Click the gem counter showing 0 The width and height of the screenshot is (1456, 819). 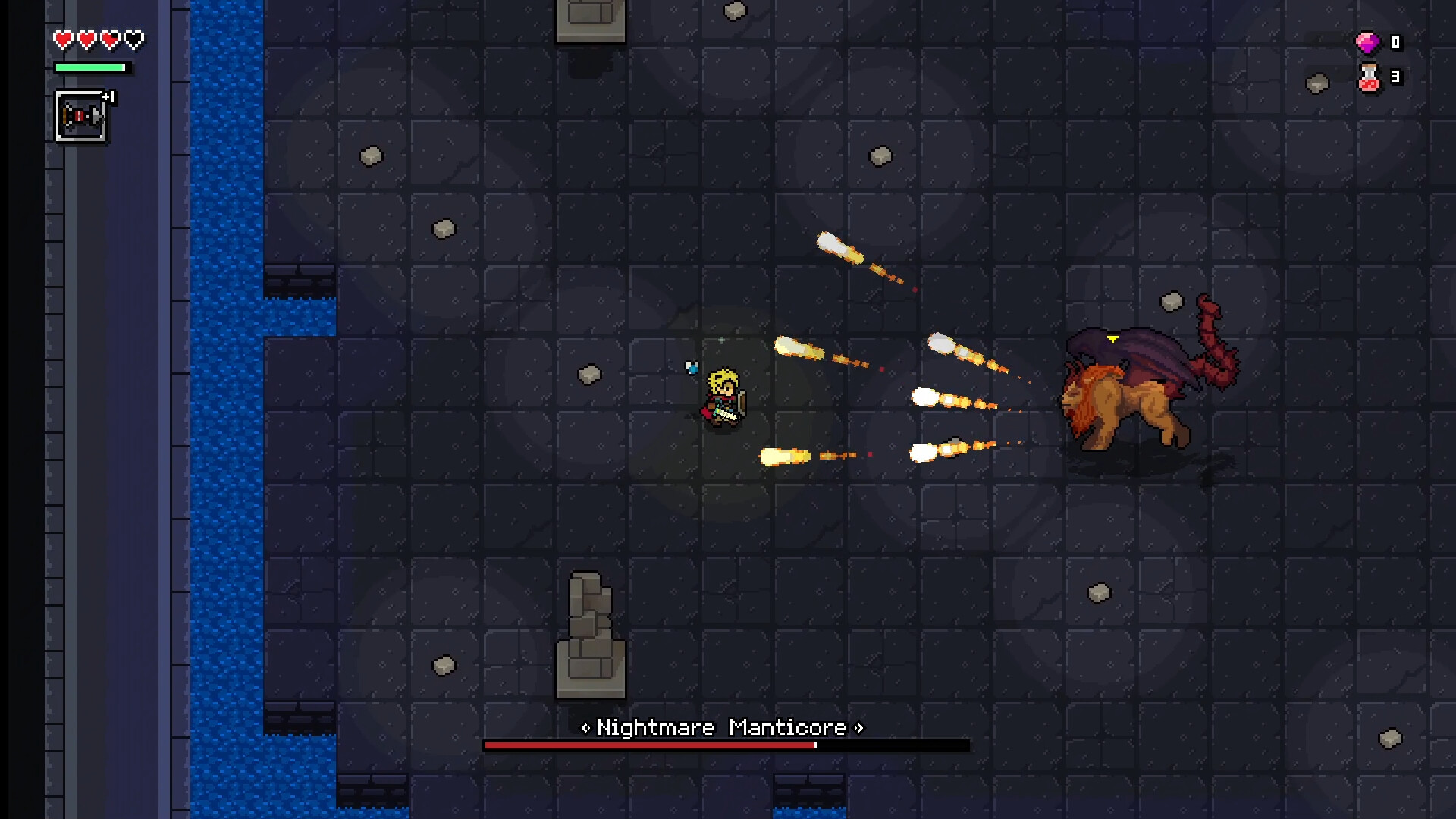[x=1395, y=43]
